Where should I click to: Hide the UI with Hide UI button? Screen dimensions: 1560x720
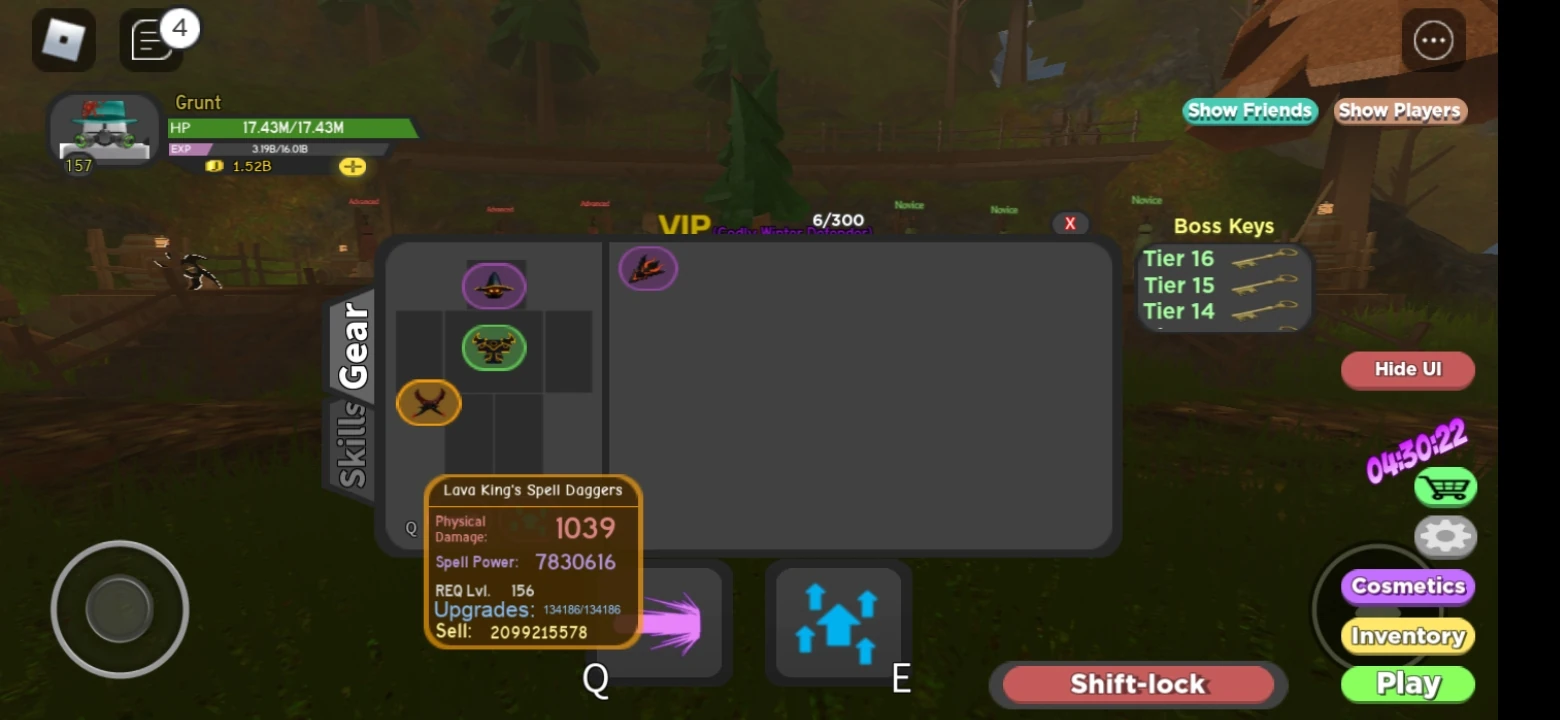click(1407, 370)
